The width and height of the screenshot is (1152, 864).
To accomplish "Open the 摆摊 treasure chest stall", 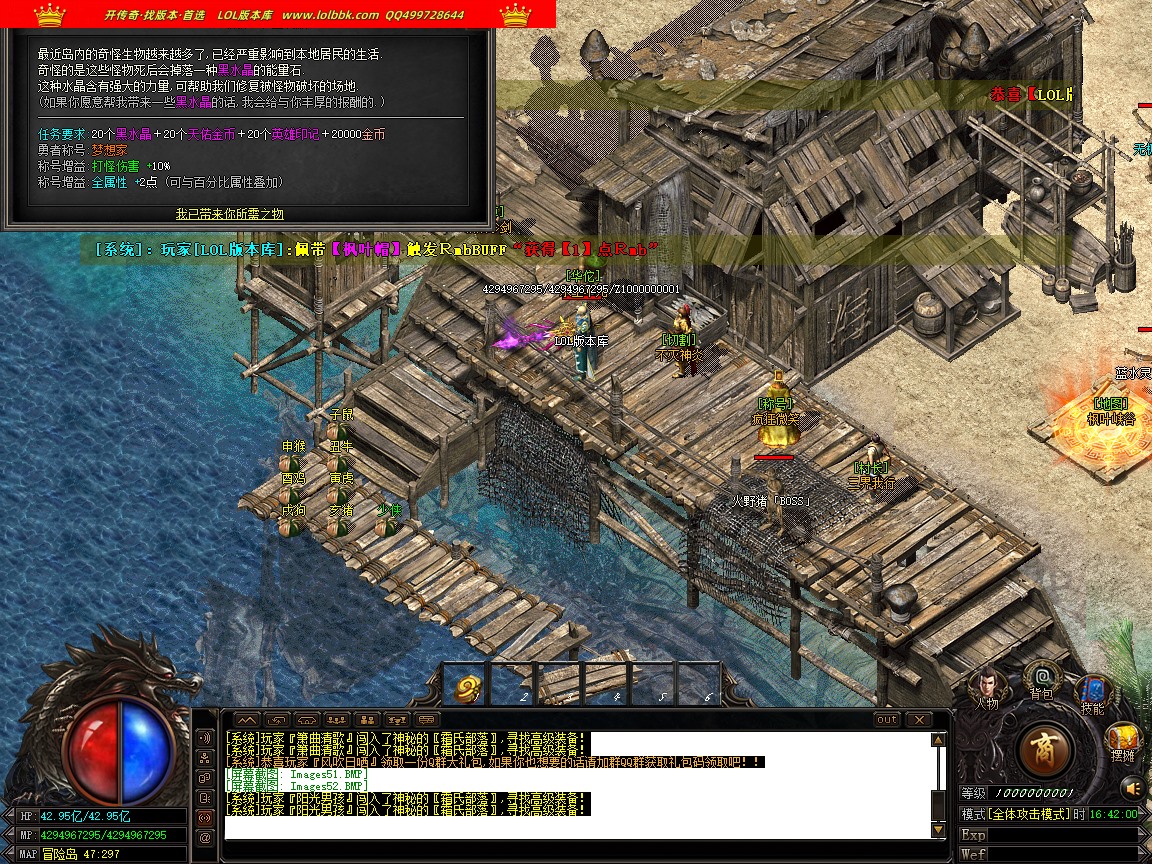I will coord(1122,741).
